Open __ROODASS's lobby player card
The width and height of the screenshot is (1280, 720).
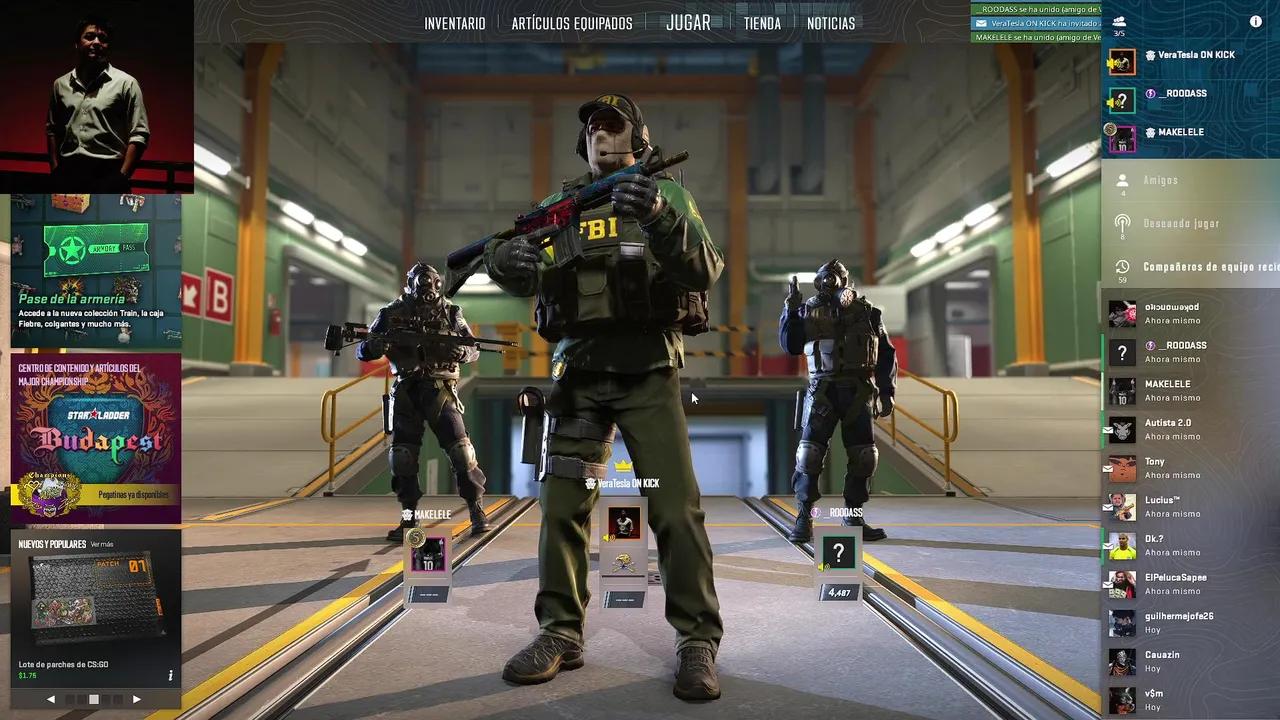click(839, 553)
